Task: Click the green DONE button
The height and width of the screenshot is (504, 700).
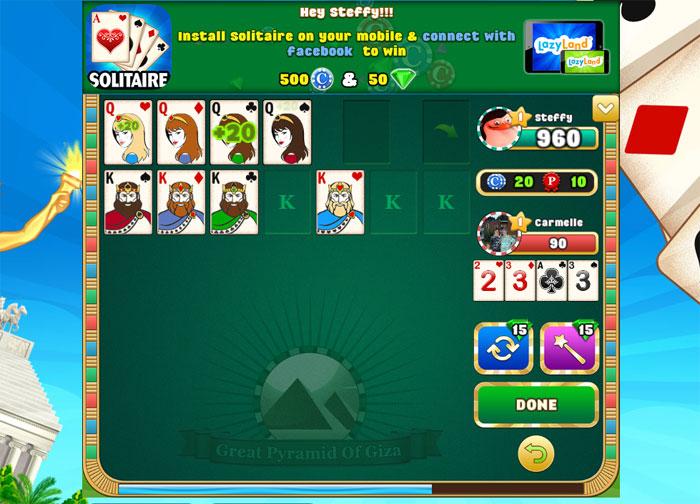Action: 536,405
